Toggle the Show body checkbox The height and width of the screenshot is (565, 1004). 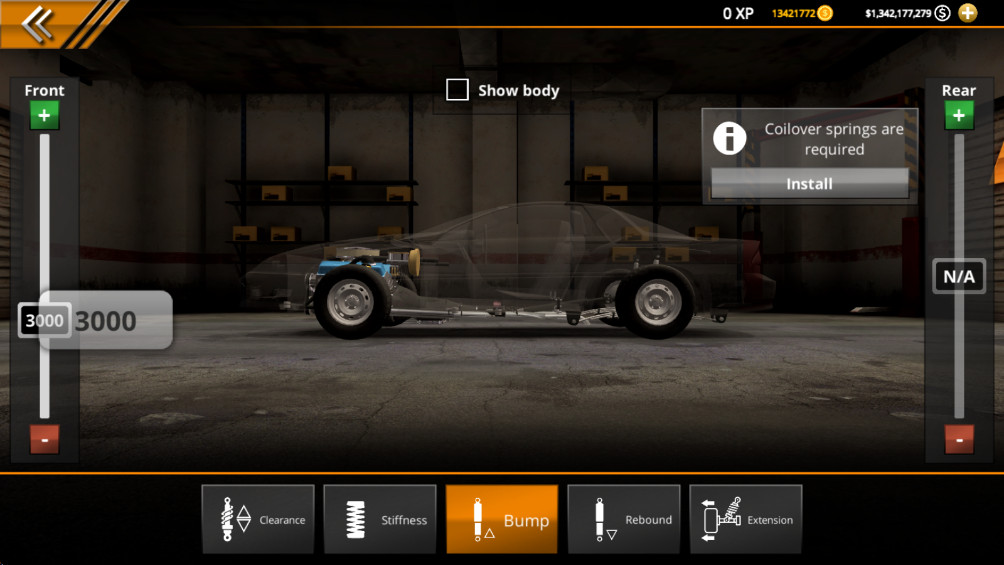point(457,90)
